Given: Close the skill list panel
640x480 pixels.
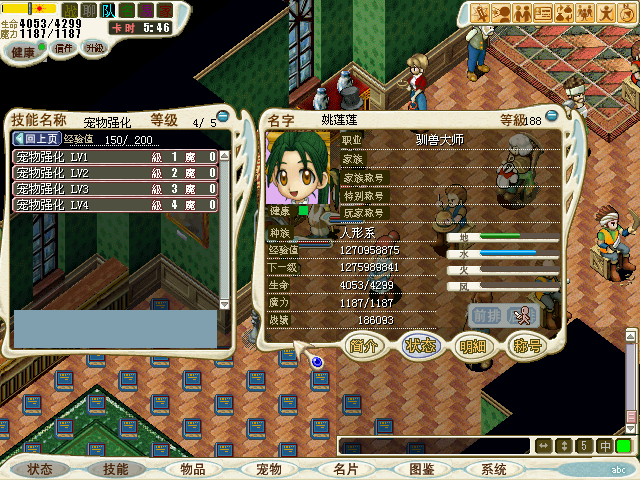Looking at the screenshot, I should (x=223, y=117).
